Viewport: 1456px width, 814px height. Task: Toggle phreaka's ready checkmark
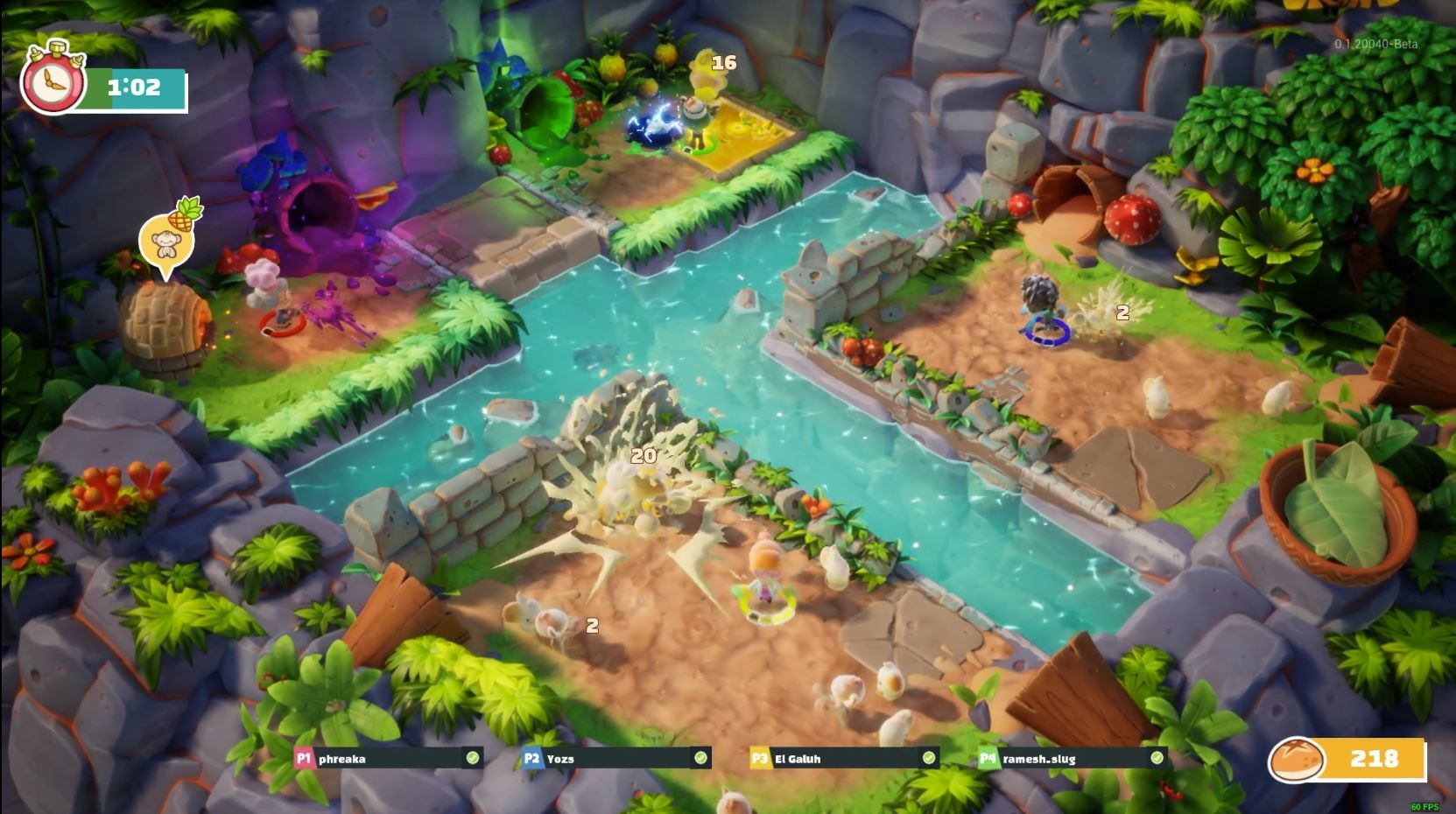tap(474, 759)
